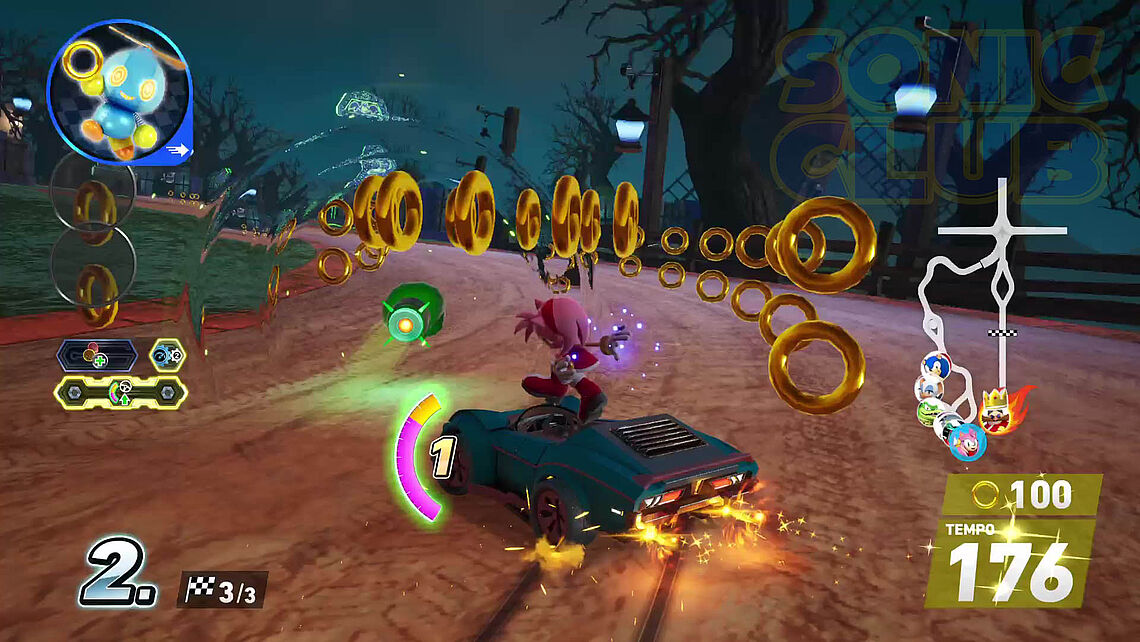Click the dark hexagonal gadget with green plus
Image resolution: width=1140 pixels, height=642 pixels.
pyautogui.click(x=97, y=355)
